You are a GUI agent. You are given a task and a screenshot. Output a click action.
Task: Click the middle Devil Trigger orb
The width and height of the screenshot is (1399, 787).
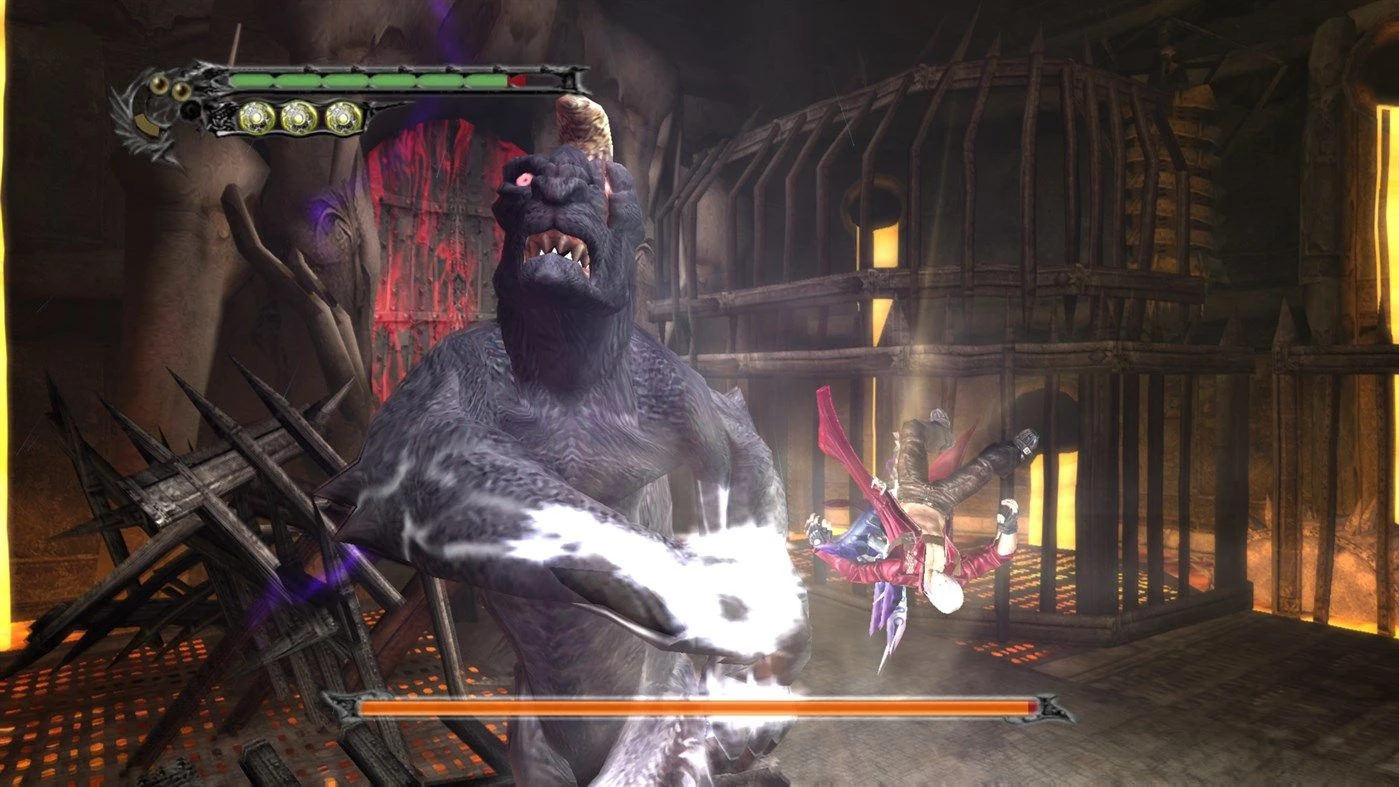point(300,117)
